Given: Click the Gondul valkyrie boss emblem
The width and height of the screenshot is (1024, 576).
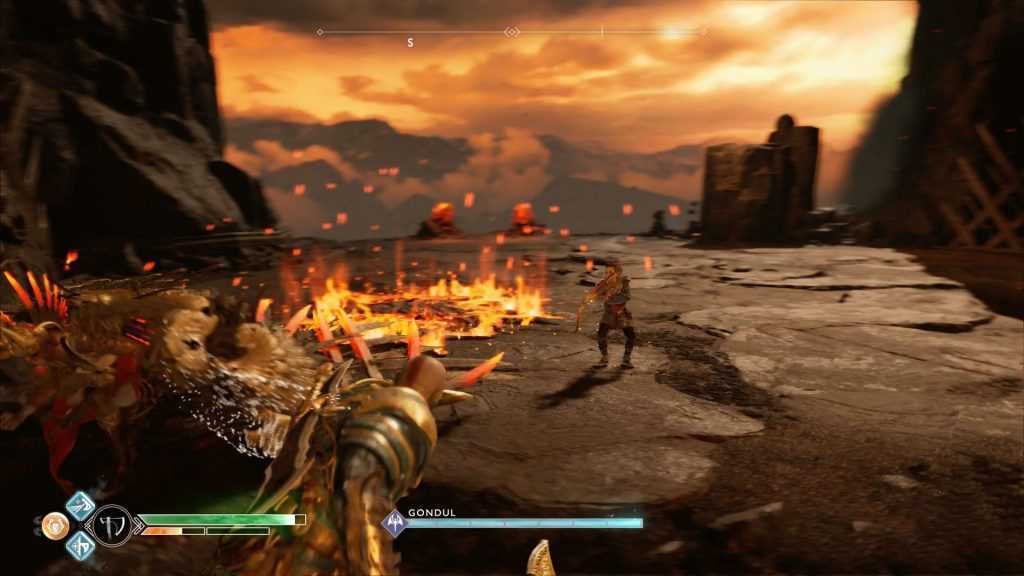Looking at the screenshot, I should 395,523.
